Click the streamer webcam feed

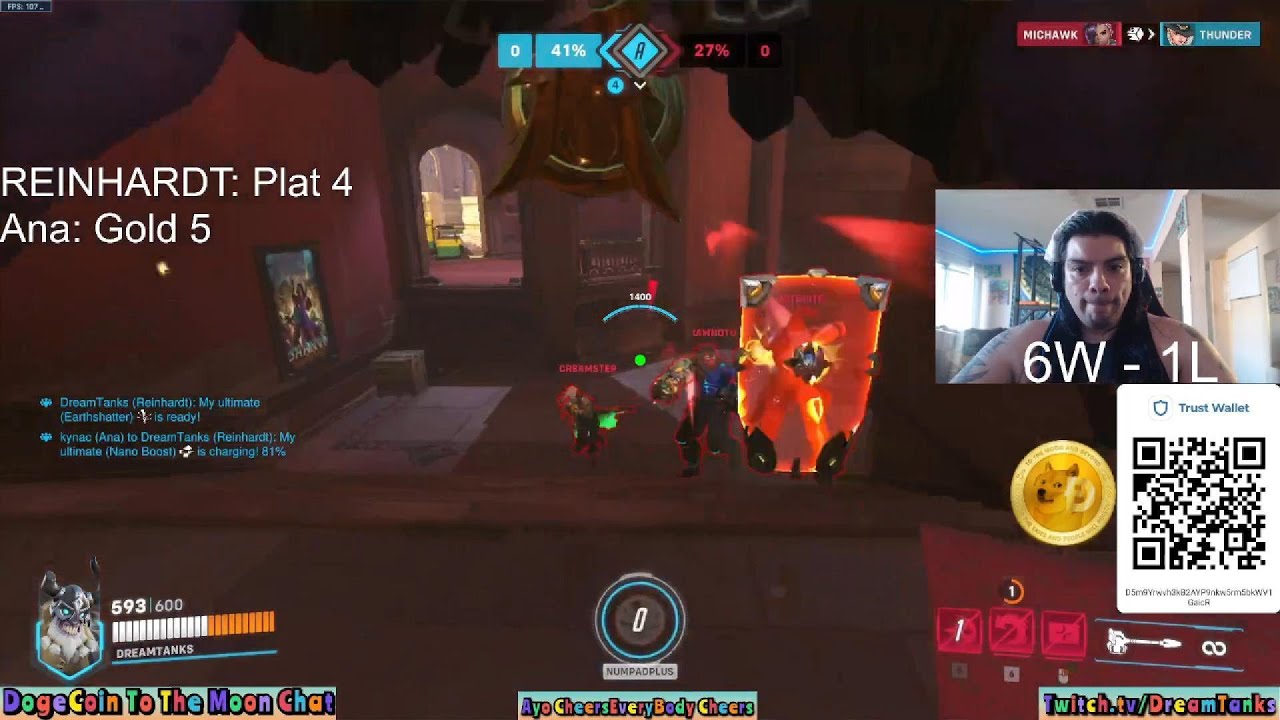(1106, 286)
